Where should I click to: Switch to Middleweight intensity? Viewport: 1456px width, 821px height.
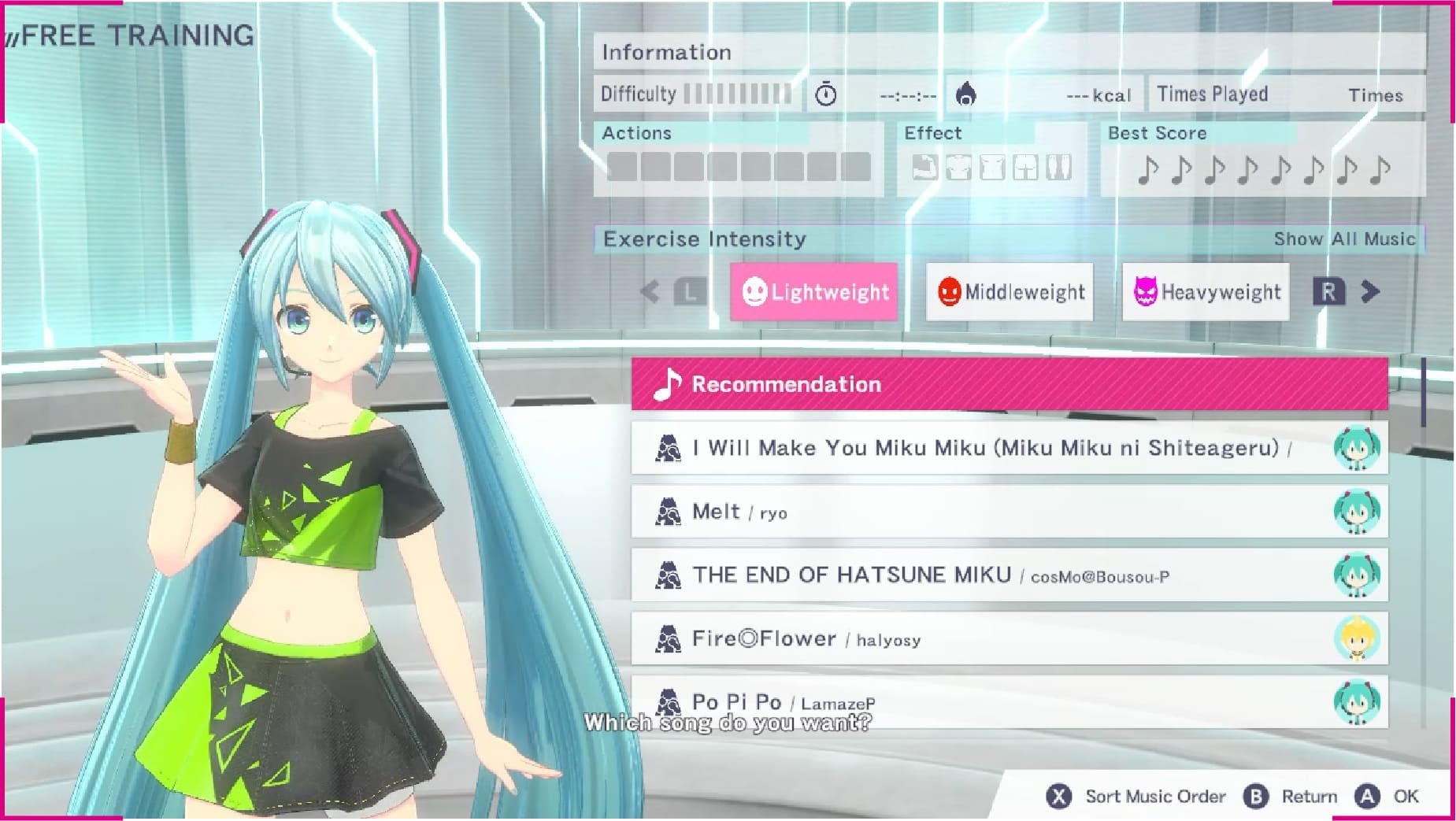point(1010,291)
